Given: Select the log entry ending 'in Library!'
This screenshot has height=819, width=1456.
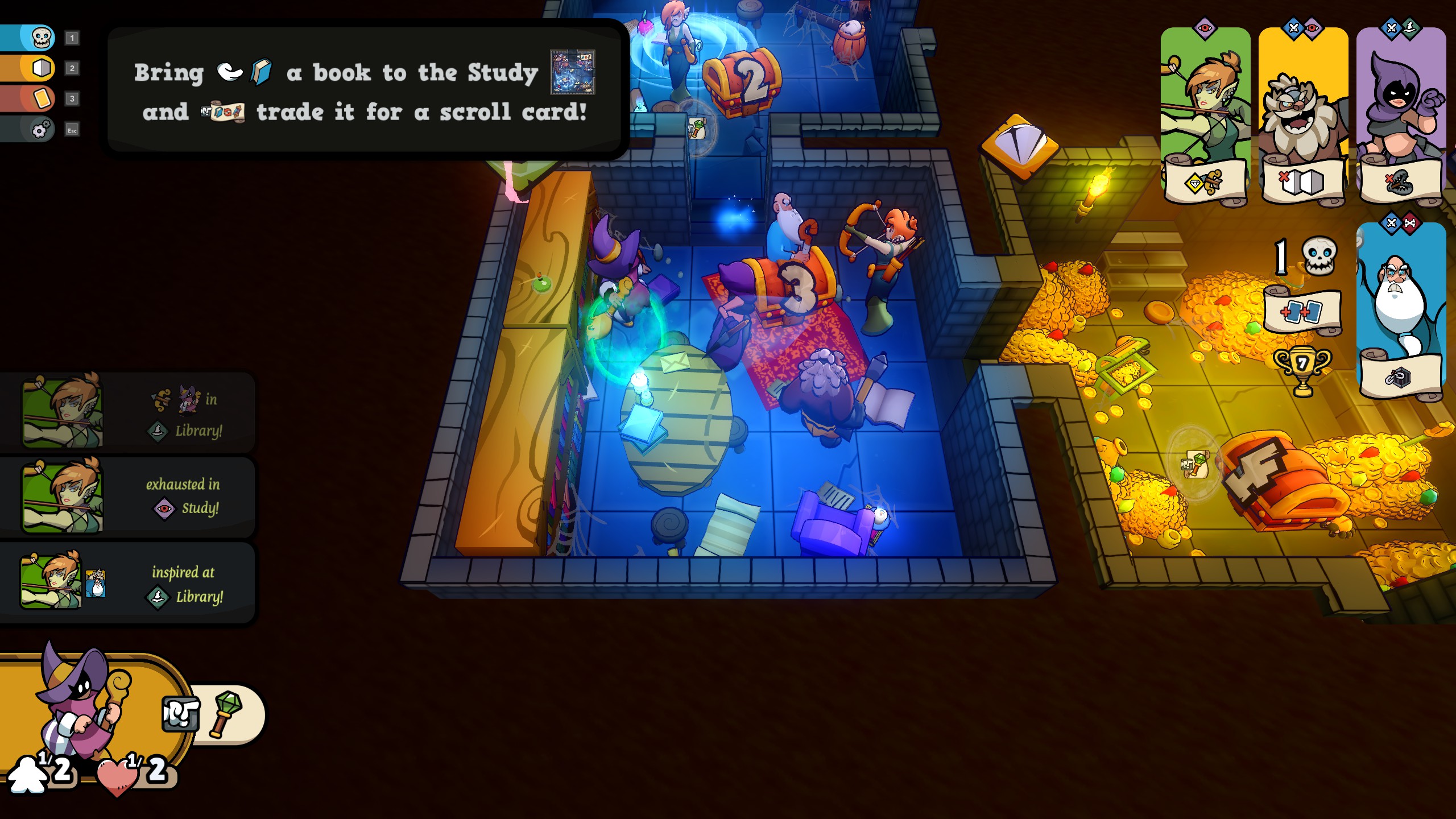Looking at the screenshot, I should pos(128,413).
